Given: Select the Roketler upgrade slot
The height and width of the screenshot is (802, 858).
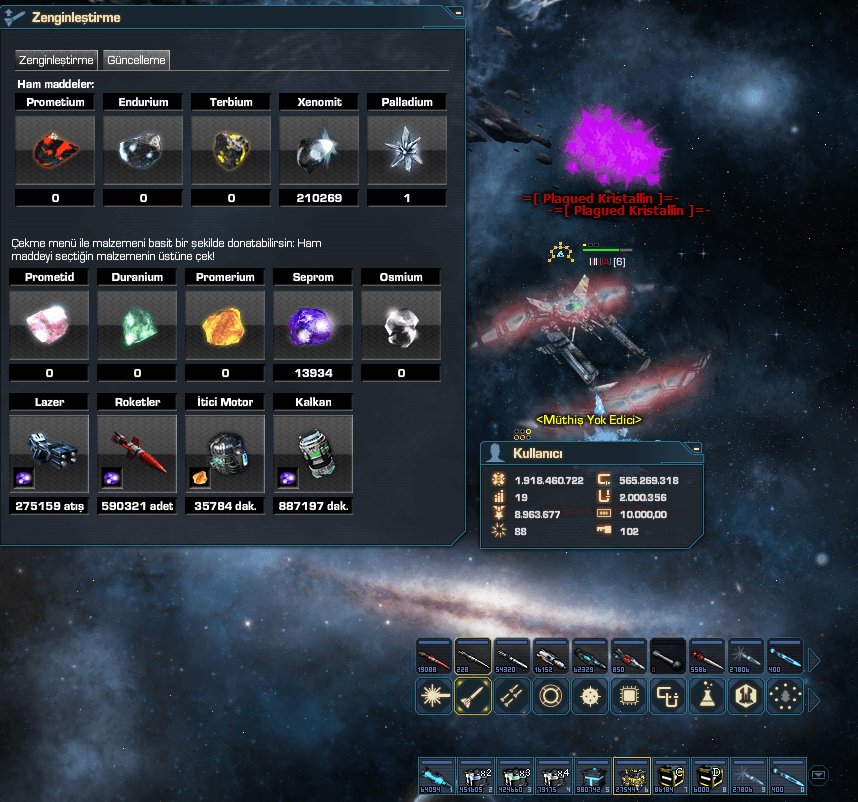Looking at the screenshot, I should (137, 450).
